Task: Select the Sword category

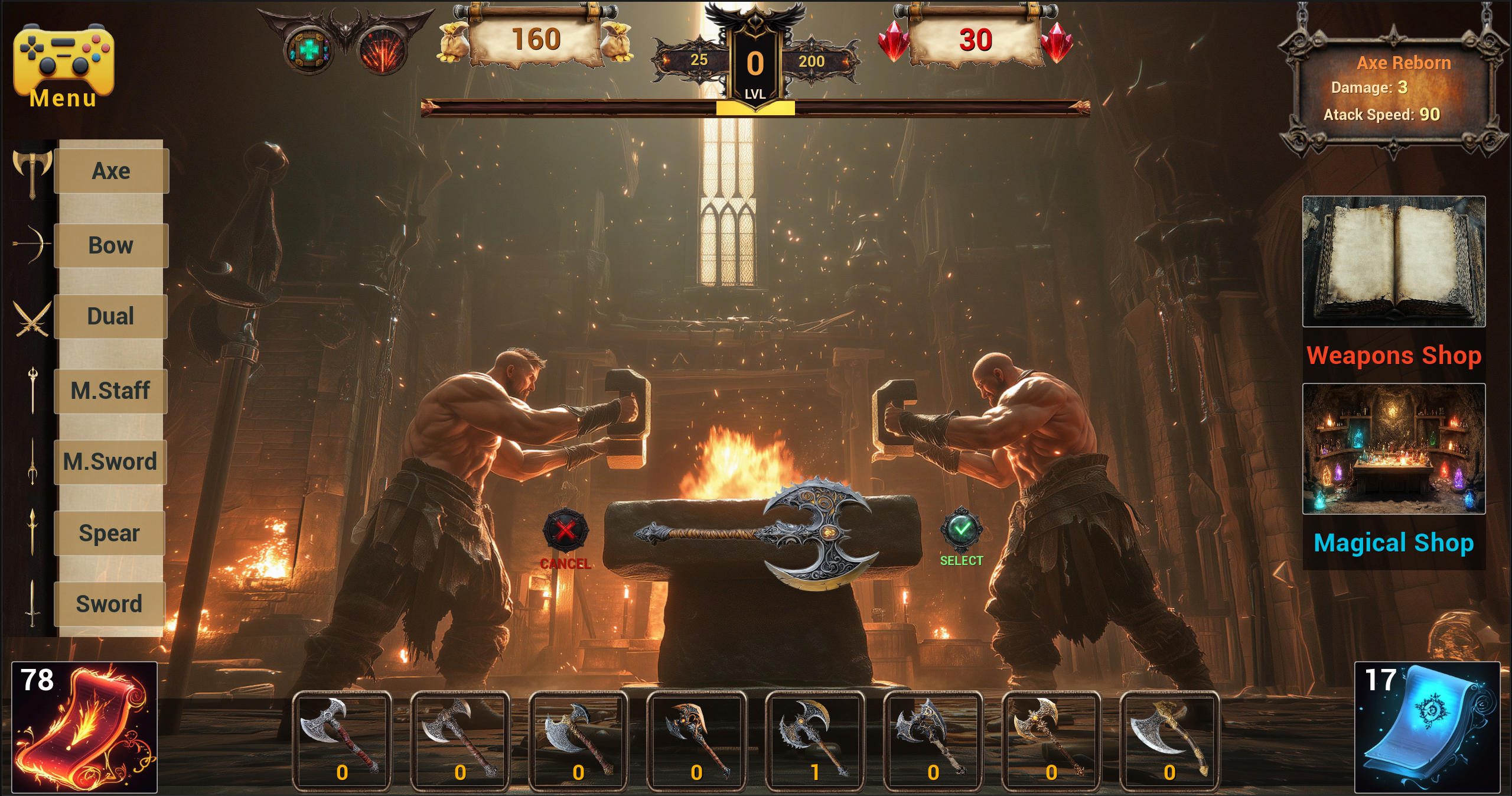Action: (109, 604)
